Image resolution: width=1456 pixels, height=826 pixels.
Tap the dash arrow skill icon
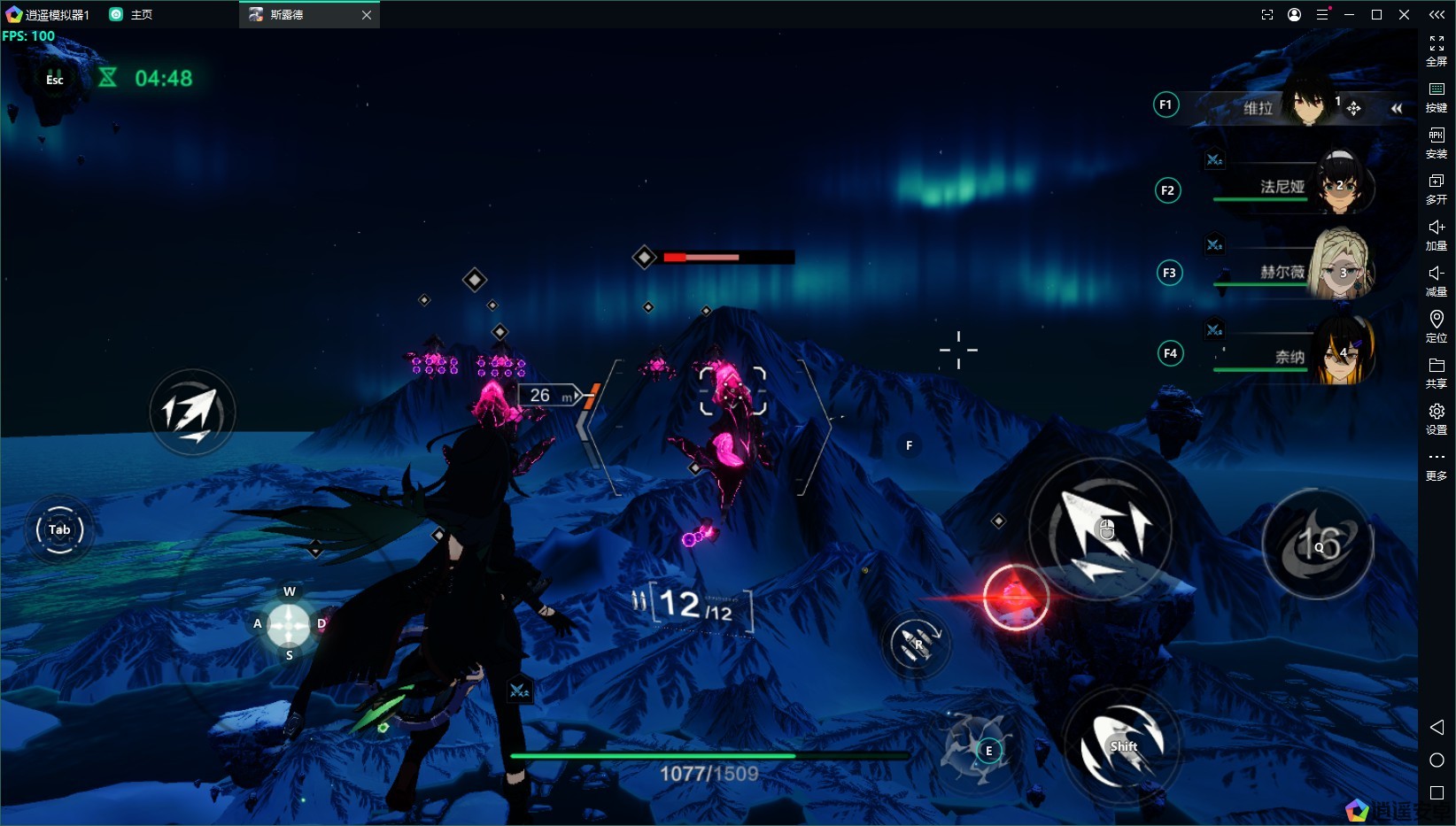click(192, 413)
